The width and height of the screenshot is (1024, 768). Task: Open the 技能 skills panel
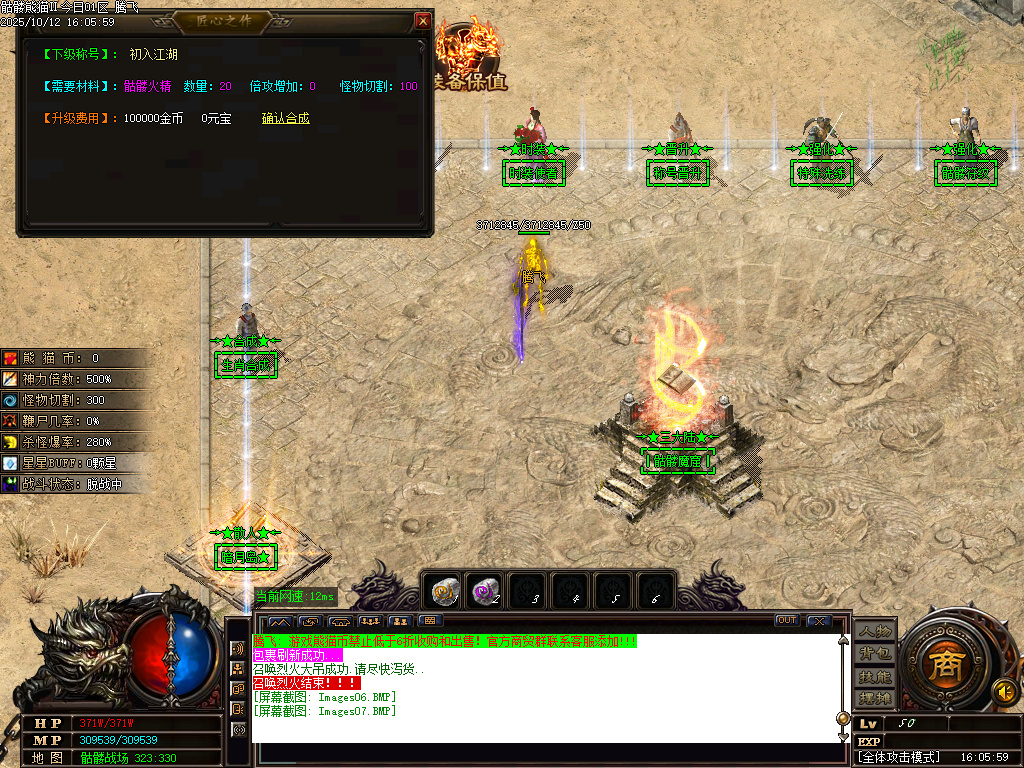pos(875,676)
